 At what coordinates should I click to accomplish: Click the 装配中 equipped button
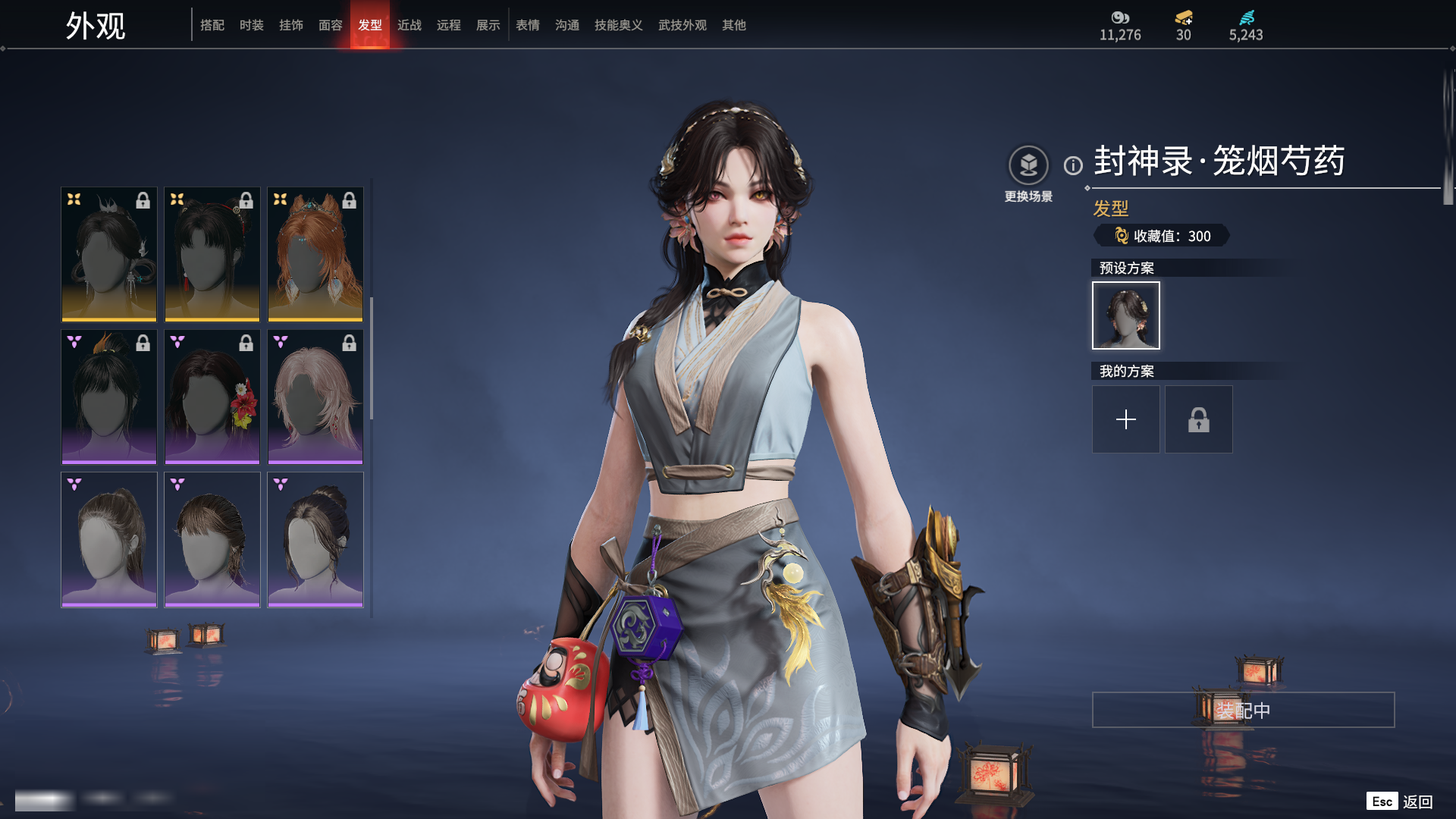point(1243,710)
